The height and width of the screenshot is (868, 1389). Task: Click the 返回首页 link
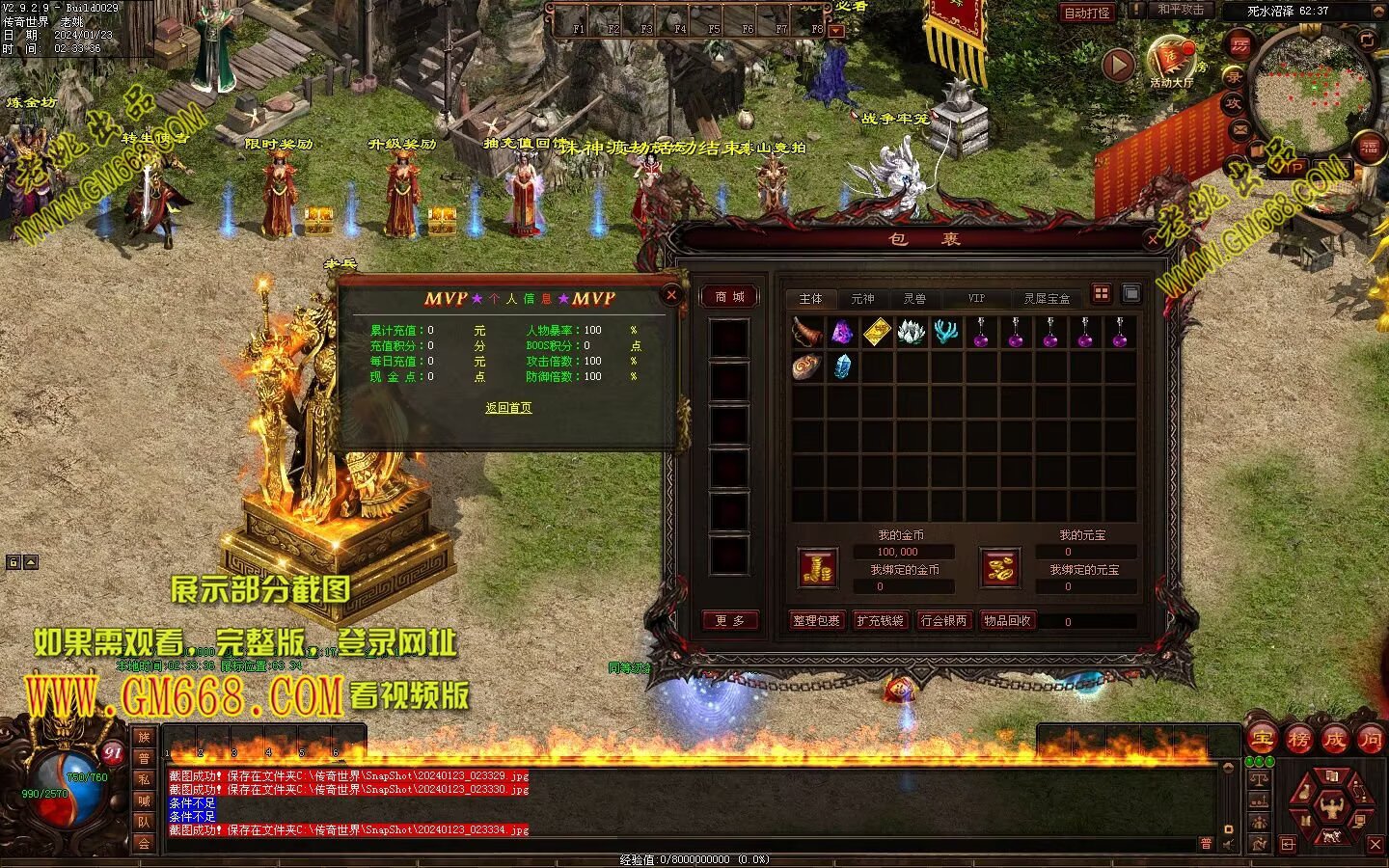[508, 408]
